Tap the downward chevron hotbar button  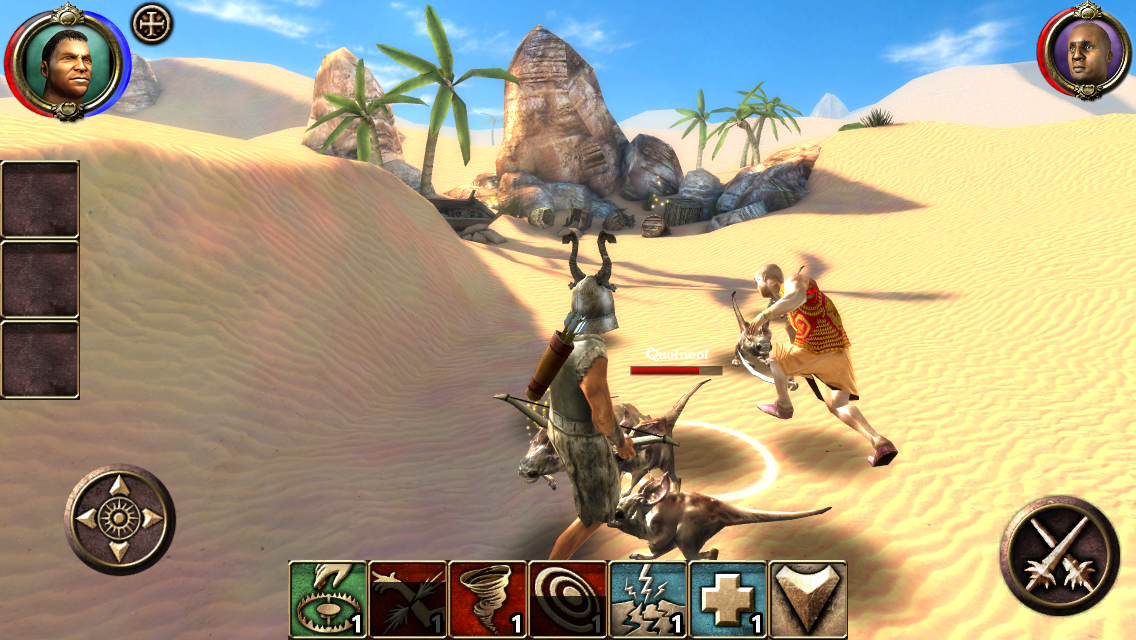808,599
